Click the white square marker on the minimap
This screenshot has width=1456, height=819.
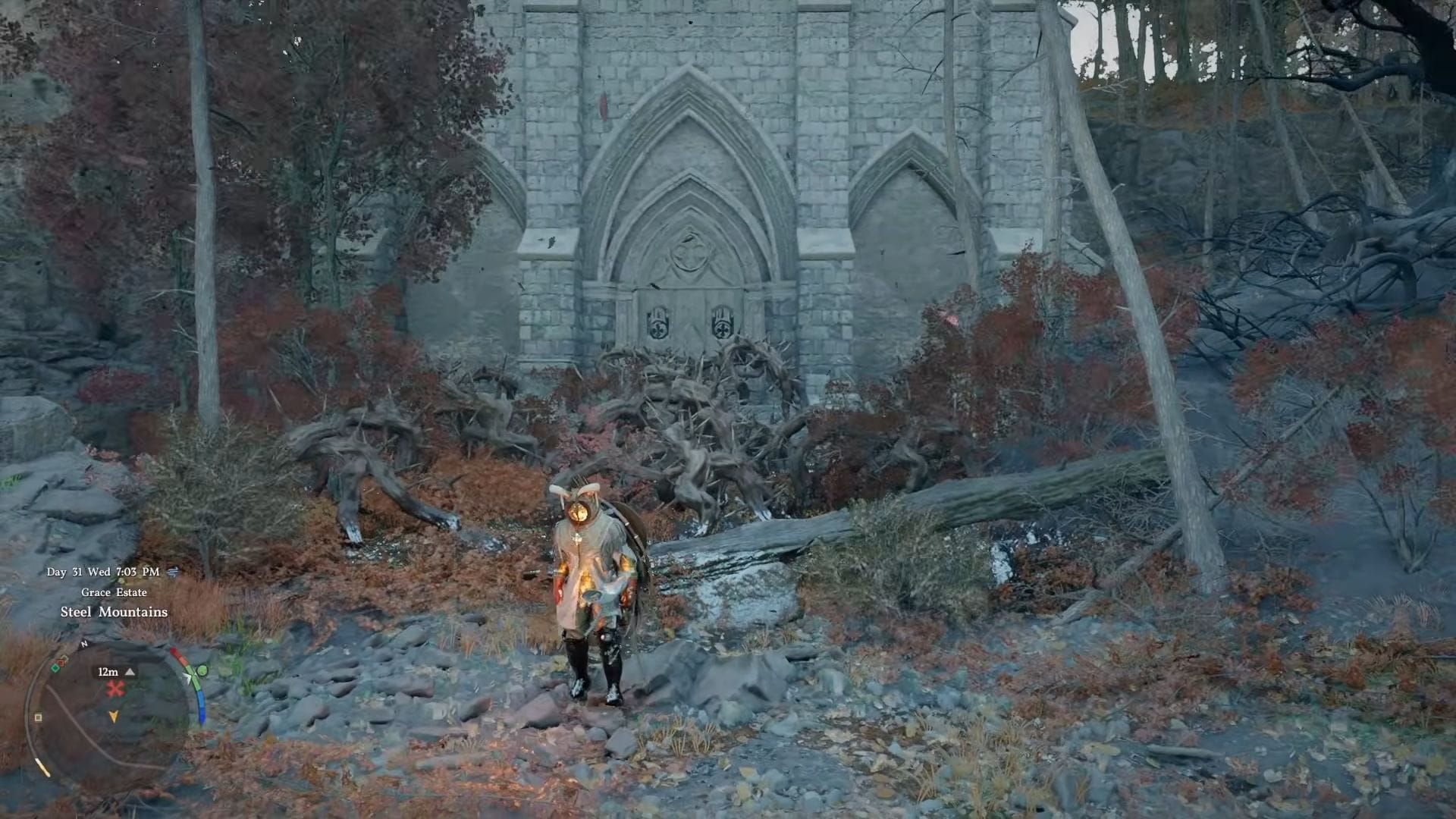[x=37, y=717]
